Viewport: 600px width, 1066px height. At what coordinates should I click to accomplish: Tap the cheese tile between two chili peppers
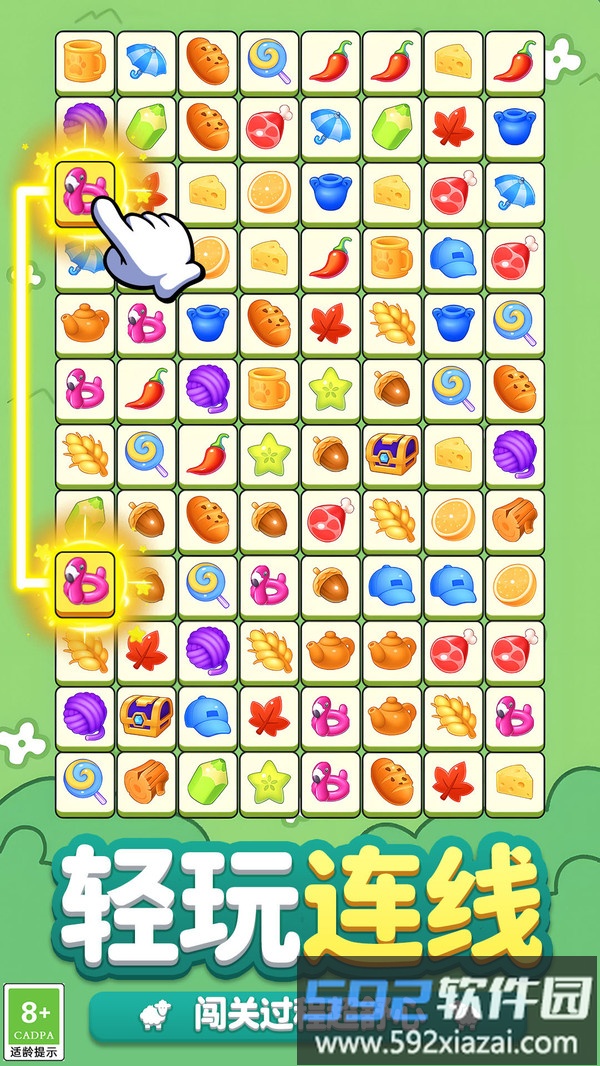pyautogui.click(x=454, y=63)
